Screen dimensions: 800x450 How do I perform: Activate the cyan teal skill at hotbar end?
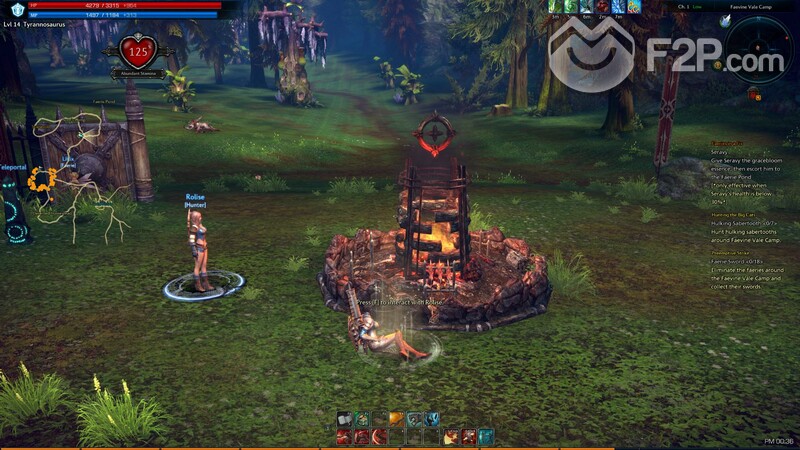[485, 436]
